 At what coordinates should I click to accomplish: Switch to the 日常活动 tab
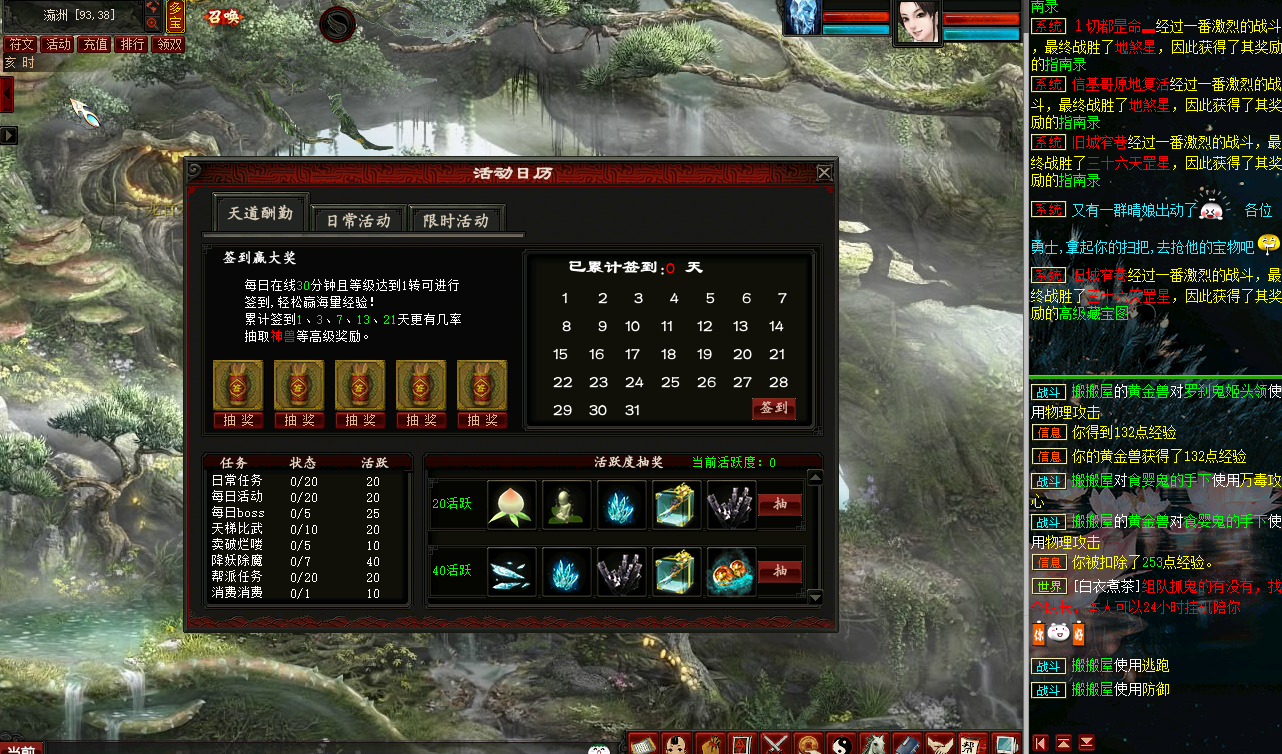click(358, 217)
